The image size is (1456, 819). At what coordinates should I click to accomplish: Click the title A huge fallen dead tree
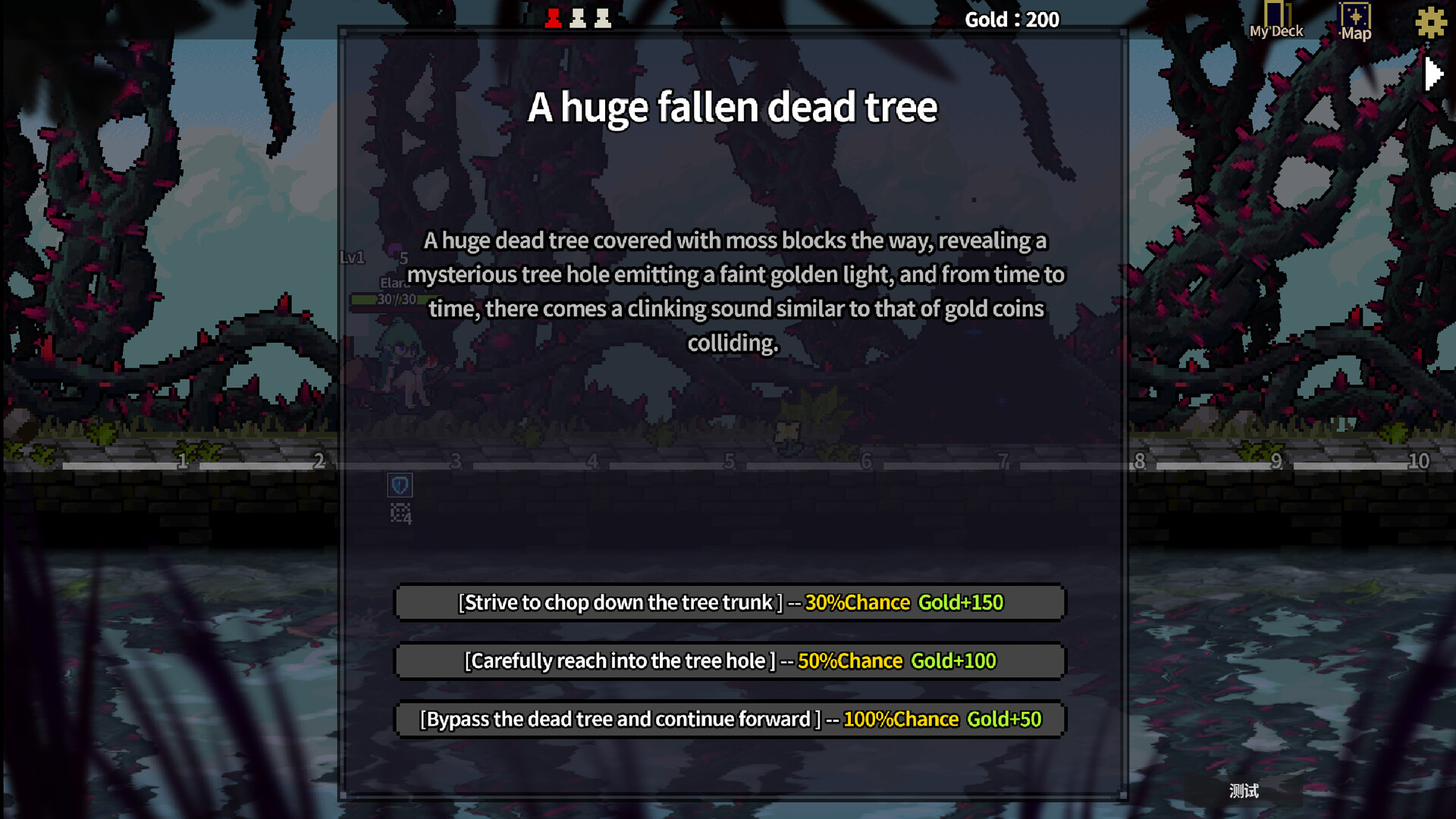[733, 107]
